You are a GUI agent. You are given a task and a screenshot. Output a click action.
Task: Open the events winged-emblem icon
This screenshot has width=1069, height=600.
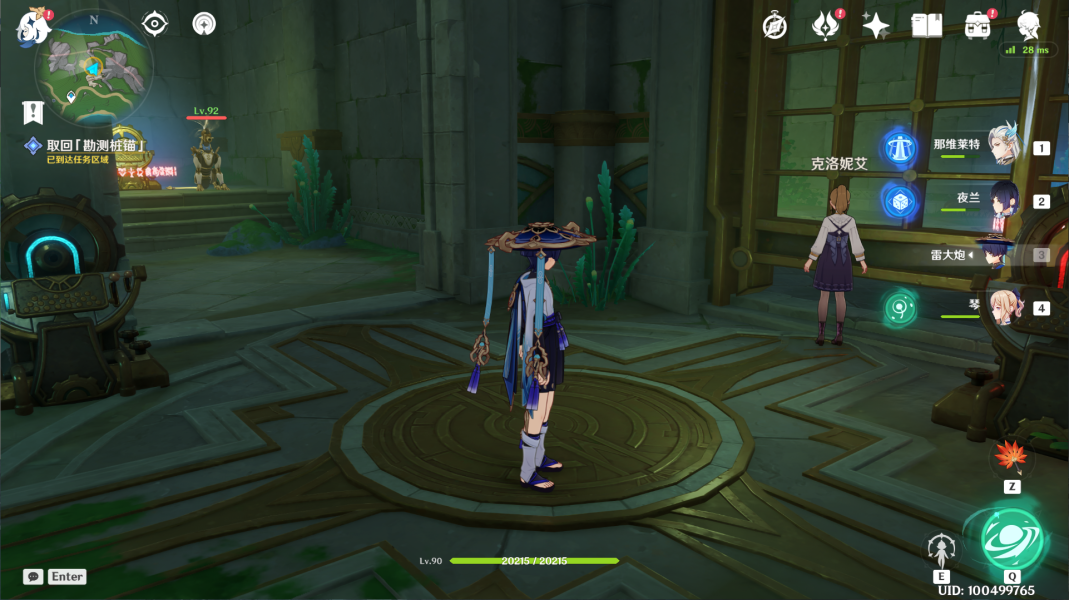coord(826,26)
